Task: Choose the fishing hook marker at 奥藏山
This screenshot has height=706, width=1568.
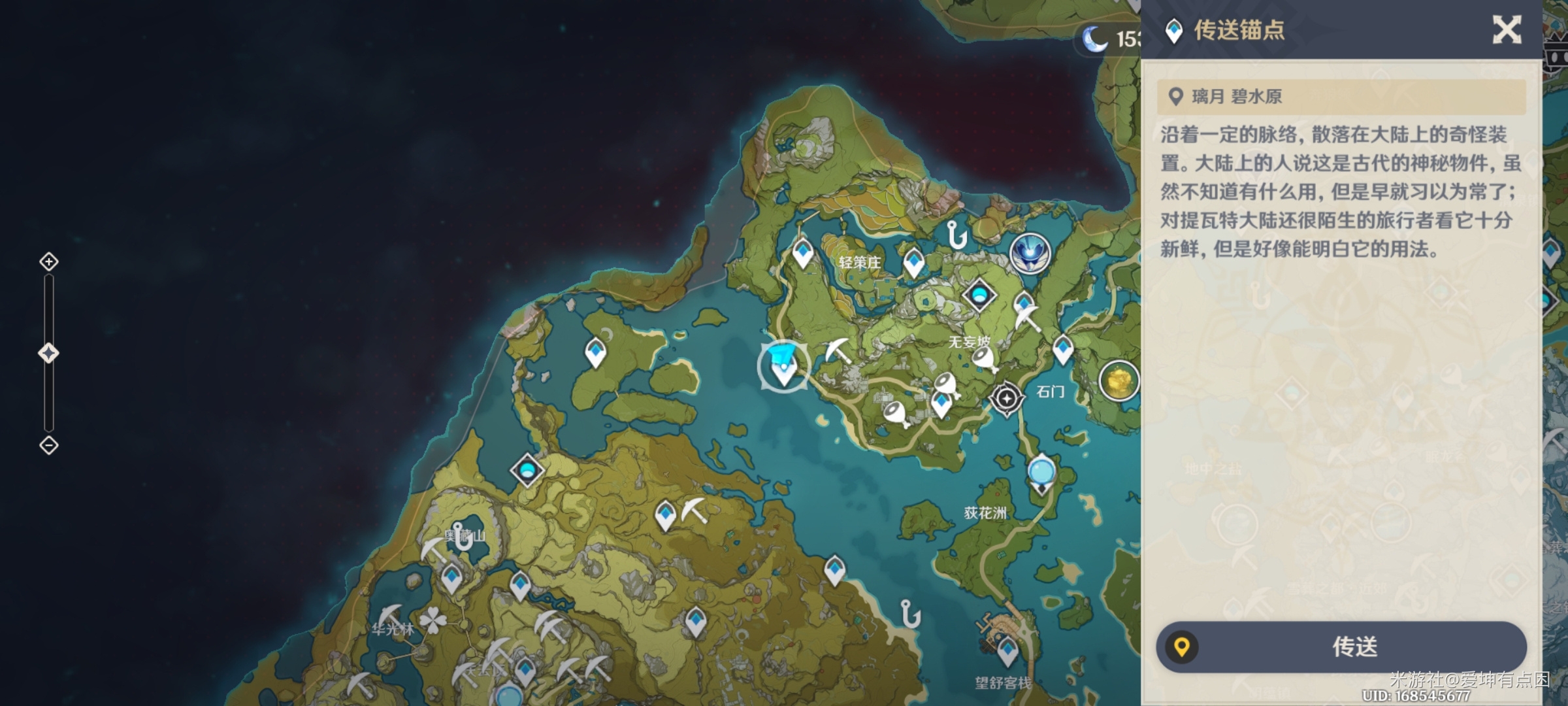Action: pos(461,537)
